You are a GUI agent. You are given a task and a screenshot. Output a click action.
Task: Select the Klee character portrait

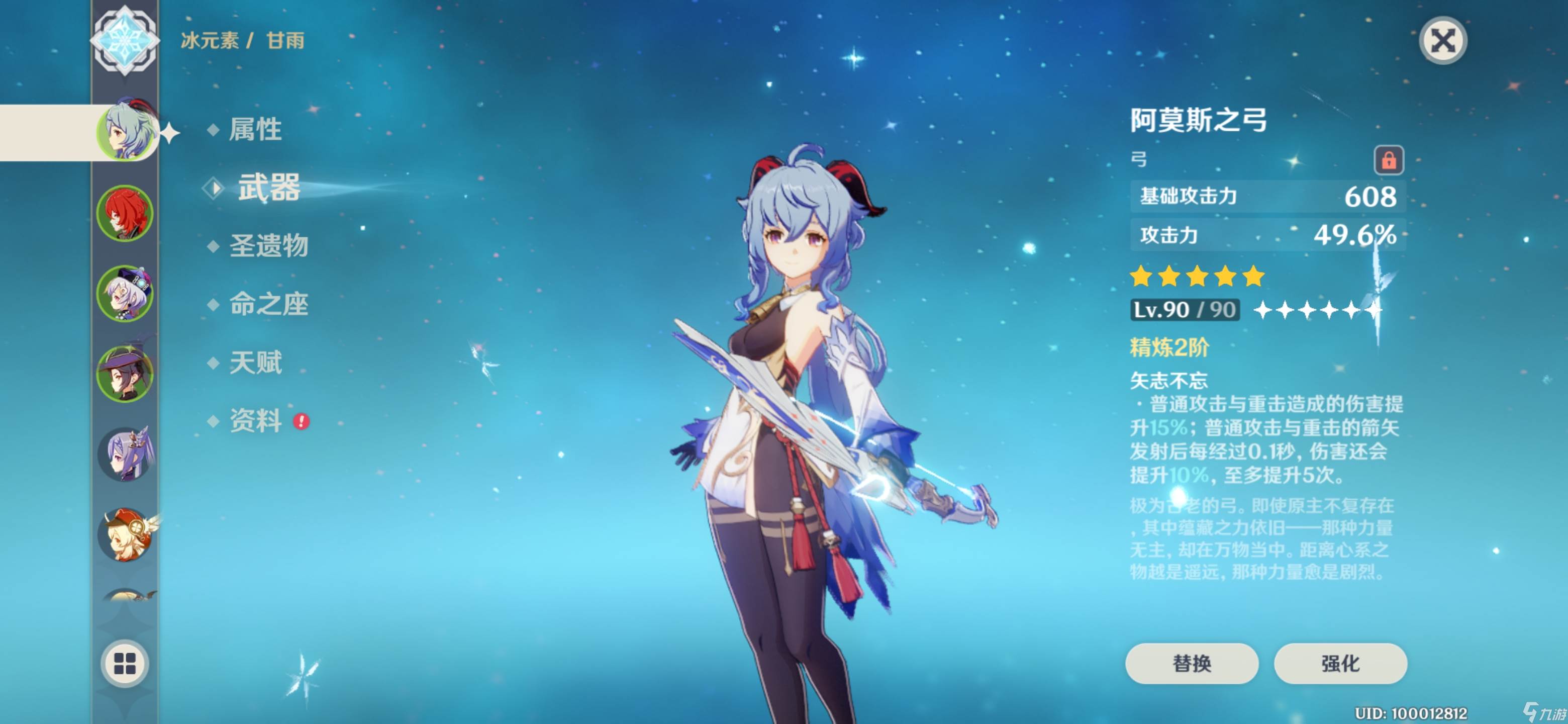coord(126,534)
